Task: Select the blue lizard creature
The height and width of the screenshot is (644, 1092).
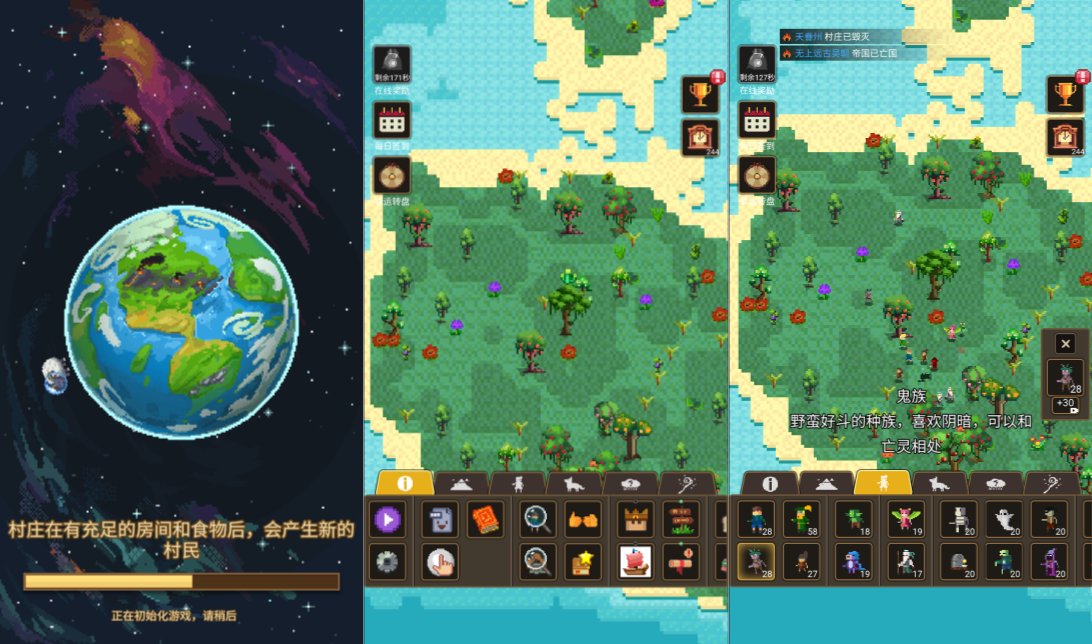Action: 853,562
